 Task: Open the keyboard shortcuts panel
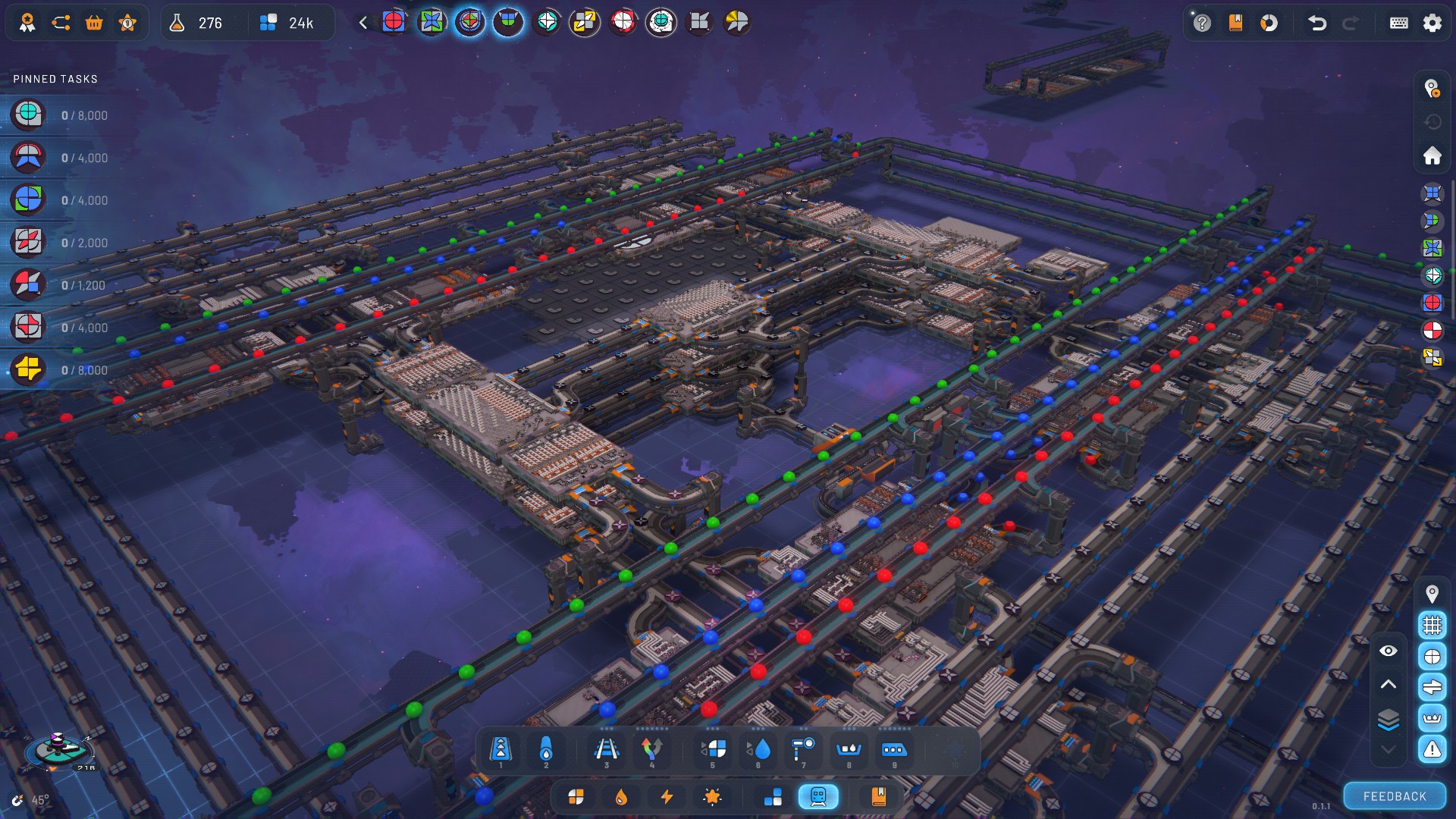1398,23
